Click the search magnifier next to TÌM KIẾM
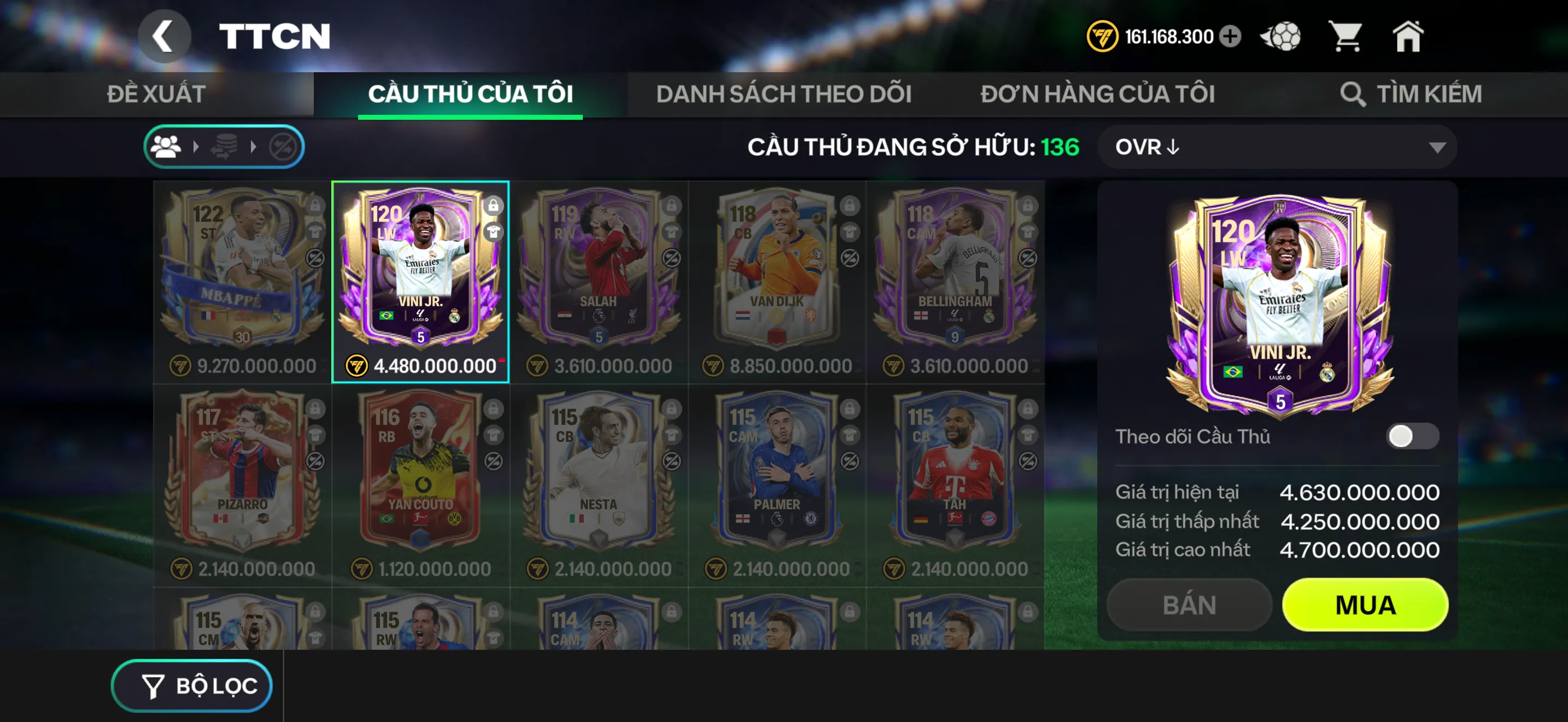Image resolution: width=1568 pixels, height=722 pixels. 1354,94
